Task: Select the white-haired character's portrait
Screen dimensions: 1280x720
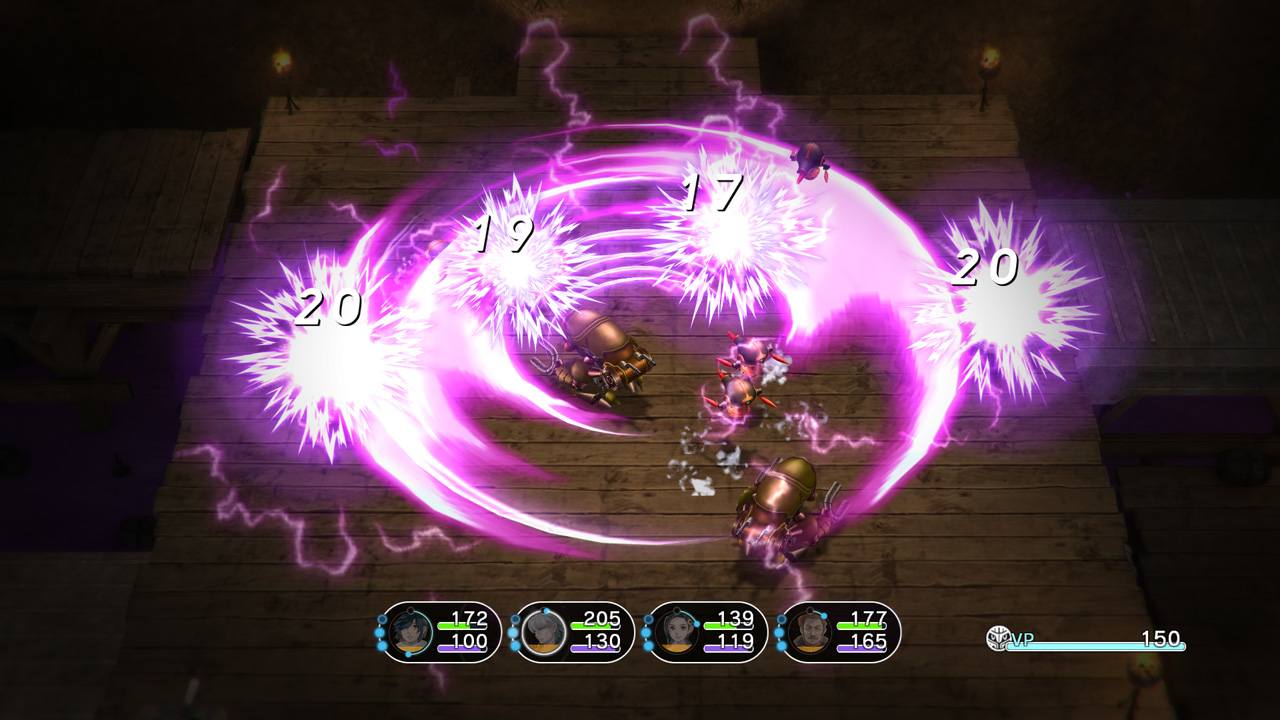Action: 540,630
